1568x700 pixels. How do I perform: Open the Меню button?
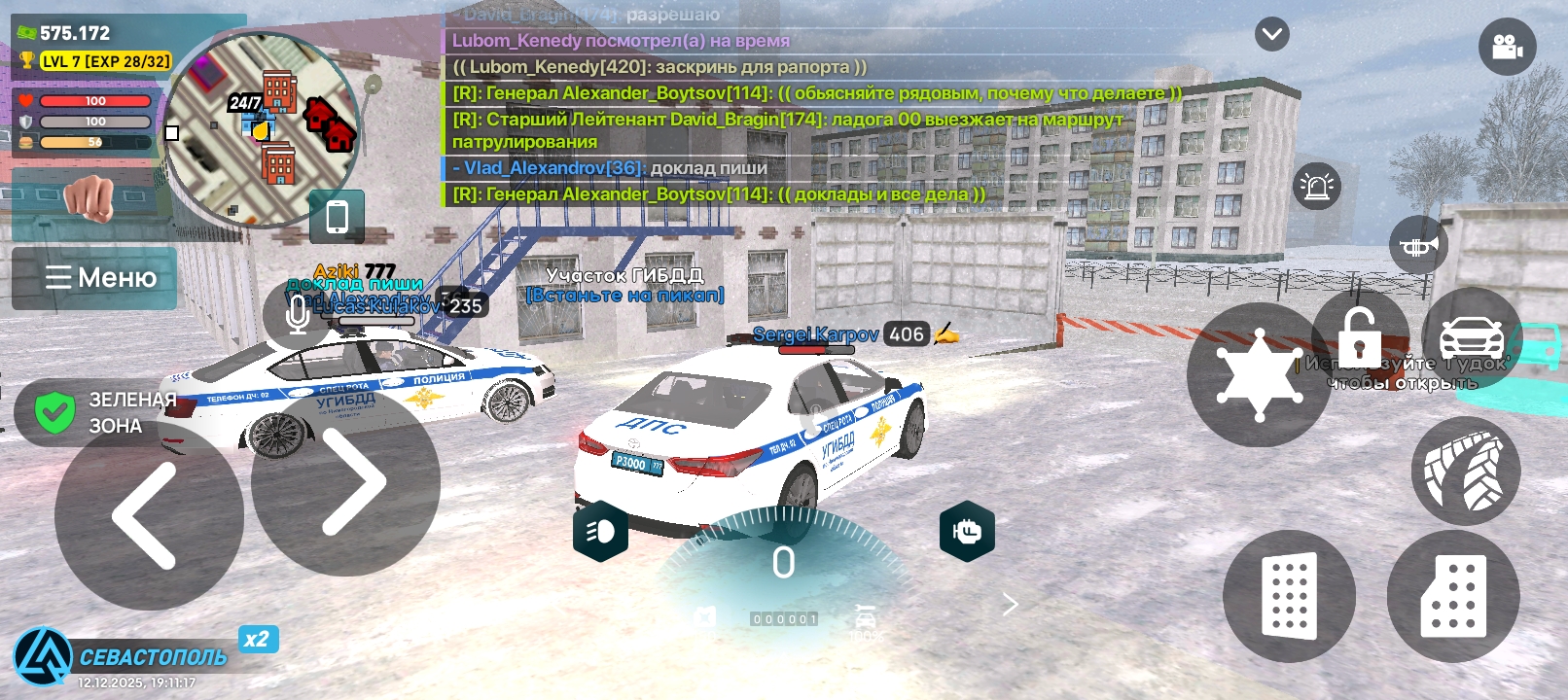(95, 278)
